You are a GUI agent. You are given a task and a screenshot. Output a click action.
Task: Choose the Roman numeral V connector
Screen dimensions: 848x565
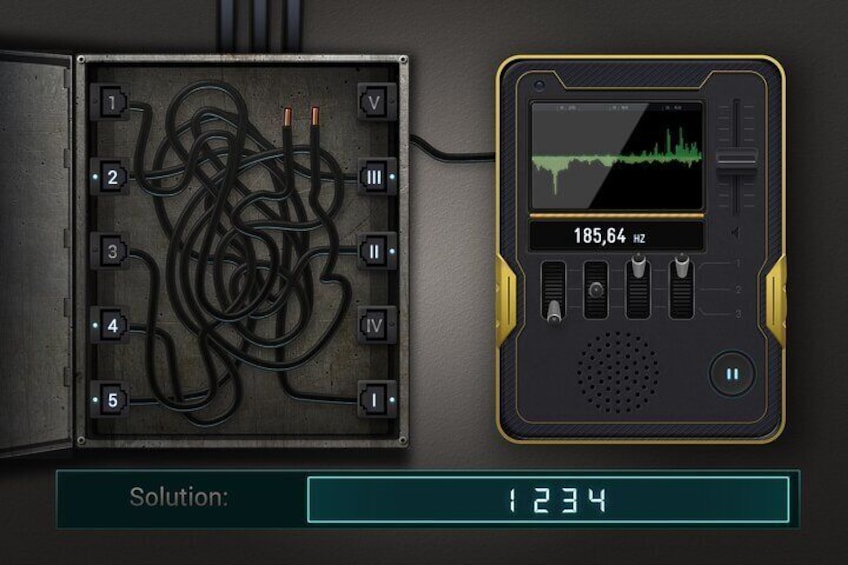click(373, 102)
